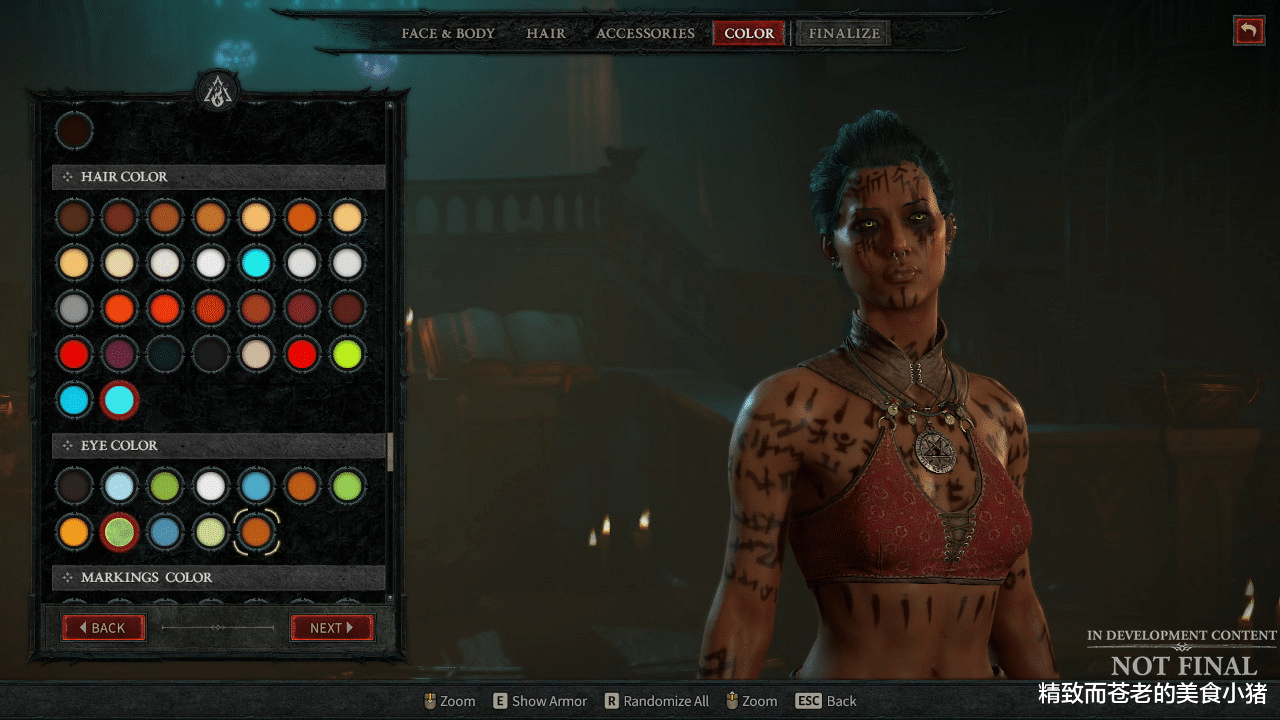Click the red return arrow button
Viewport: 1280px width, 720px height.
coord(1248,30)
